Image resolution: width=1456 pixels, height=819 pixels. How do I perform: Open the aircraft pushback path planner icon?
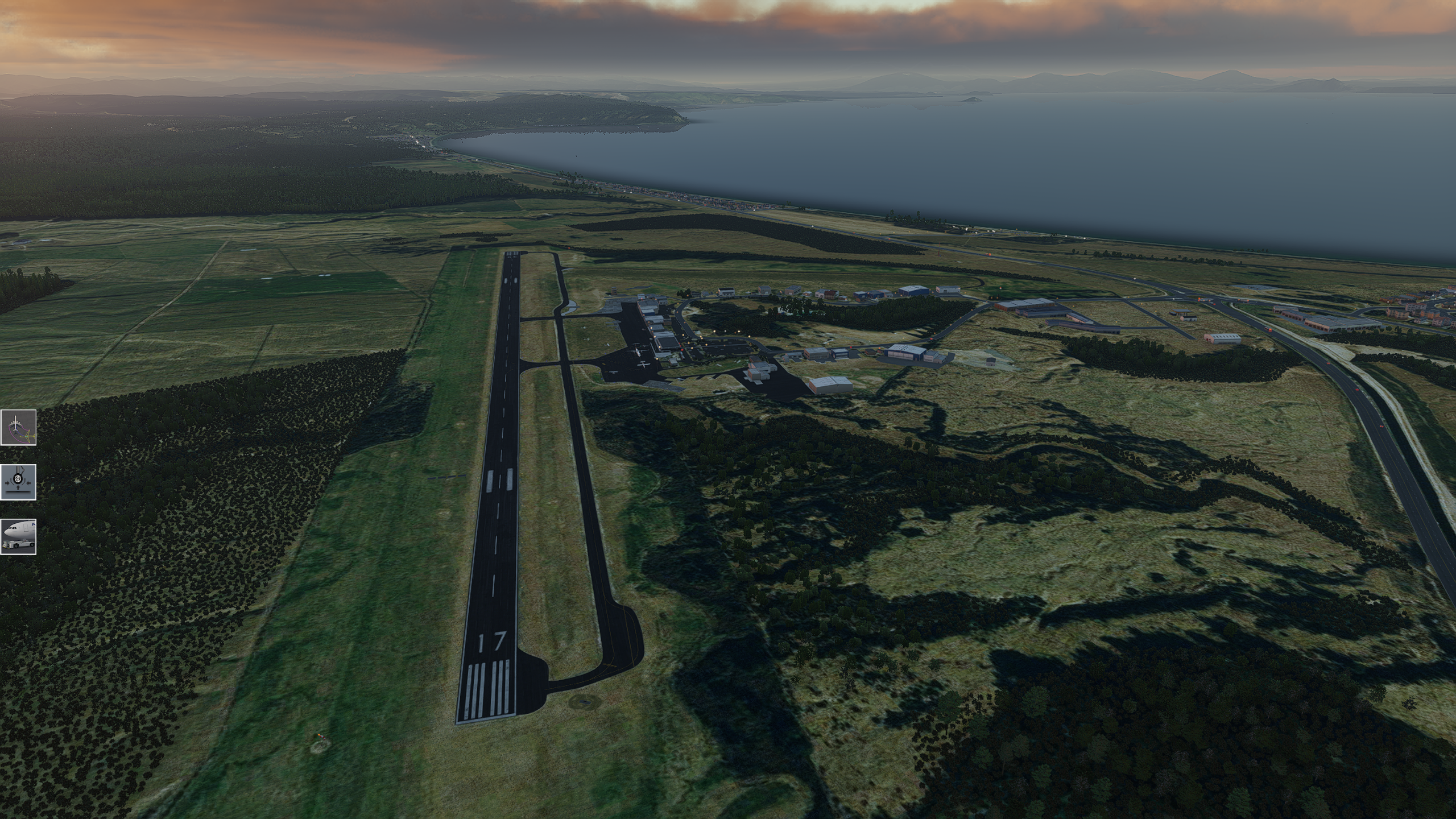18,427
